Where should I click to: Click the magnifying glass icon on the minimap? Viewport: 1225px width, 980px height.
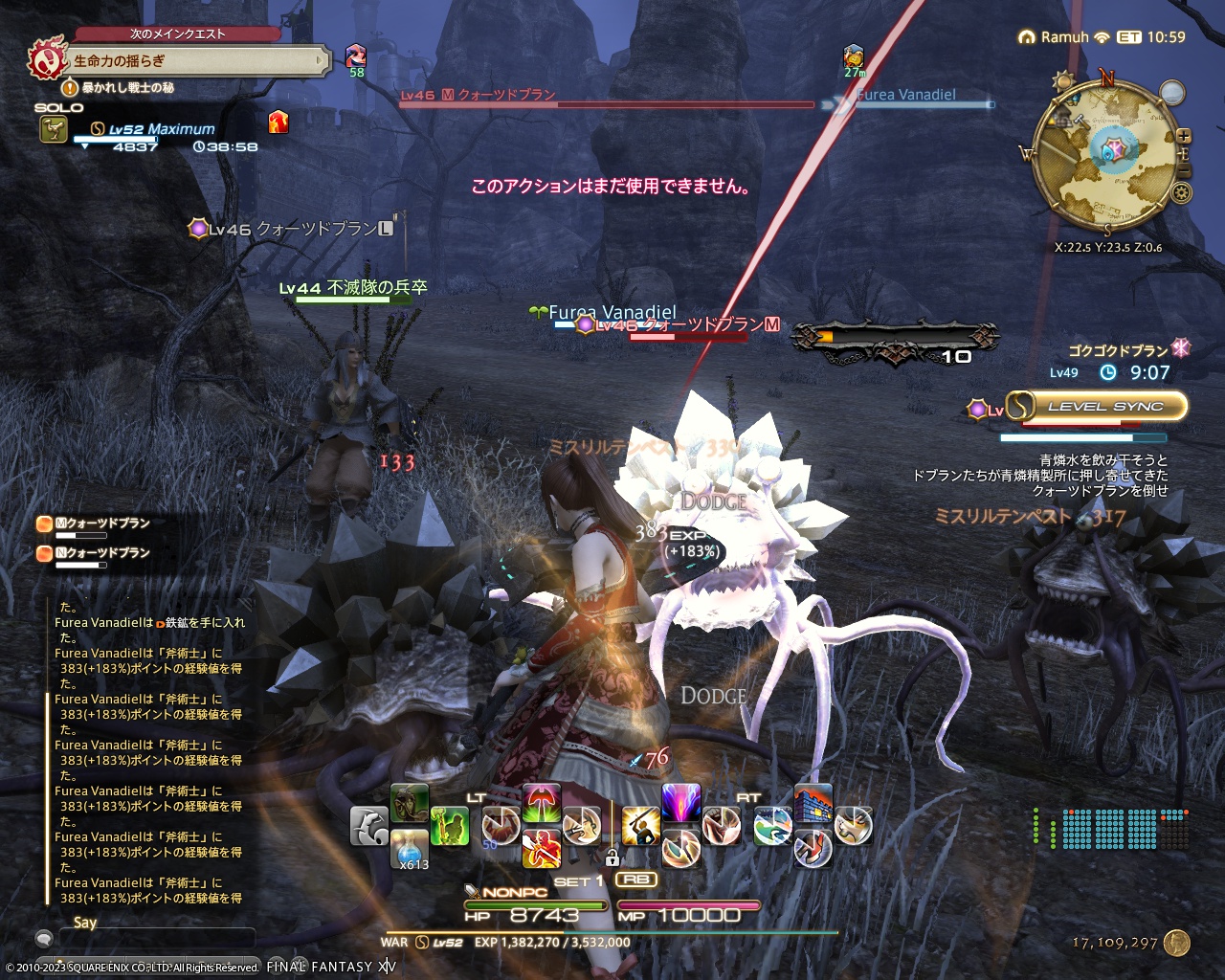tap(1170, 94)
